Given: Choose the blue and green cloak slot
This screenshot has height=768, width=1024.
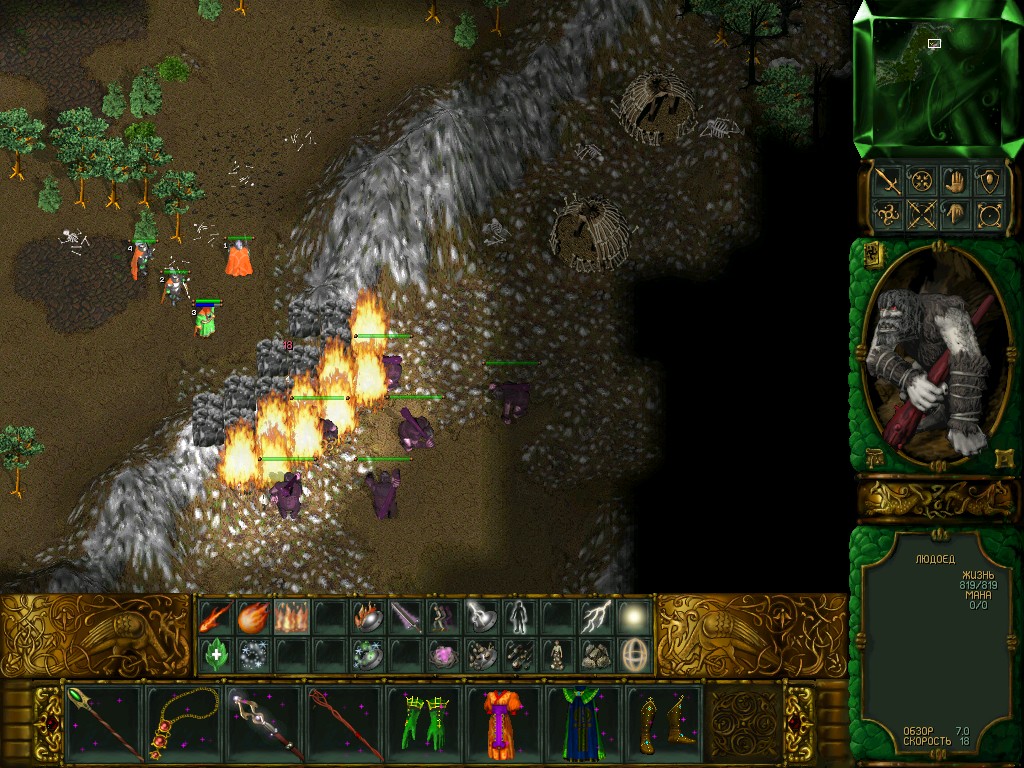Looking at the screenshot, I should tap(583, 724).
